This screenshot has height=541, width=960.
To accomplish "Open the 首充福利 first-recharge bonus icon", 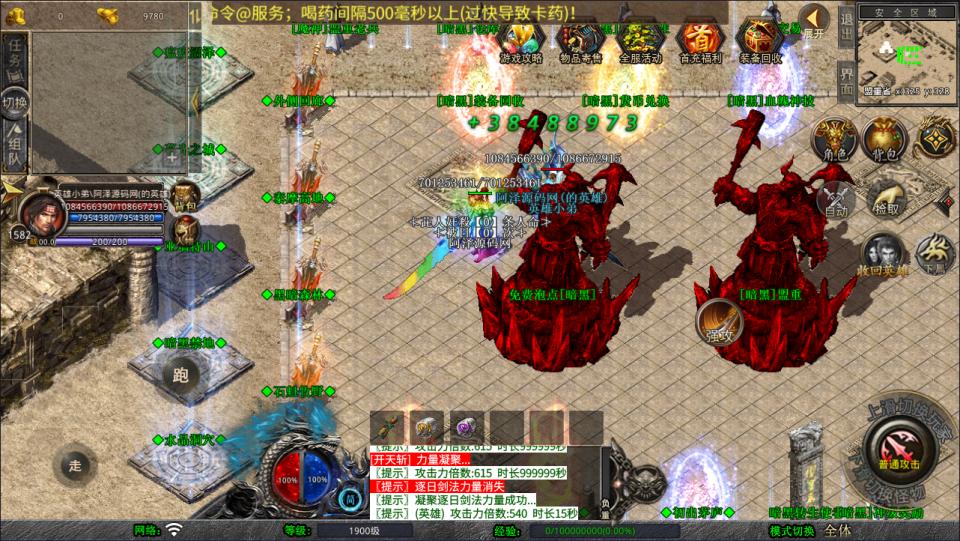I will tap(700, 42).
